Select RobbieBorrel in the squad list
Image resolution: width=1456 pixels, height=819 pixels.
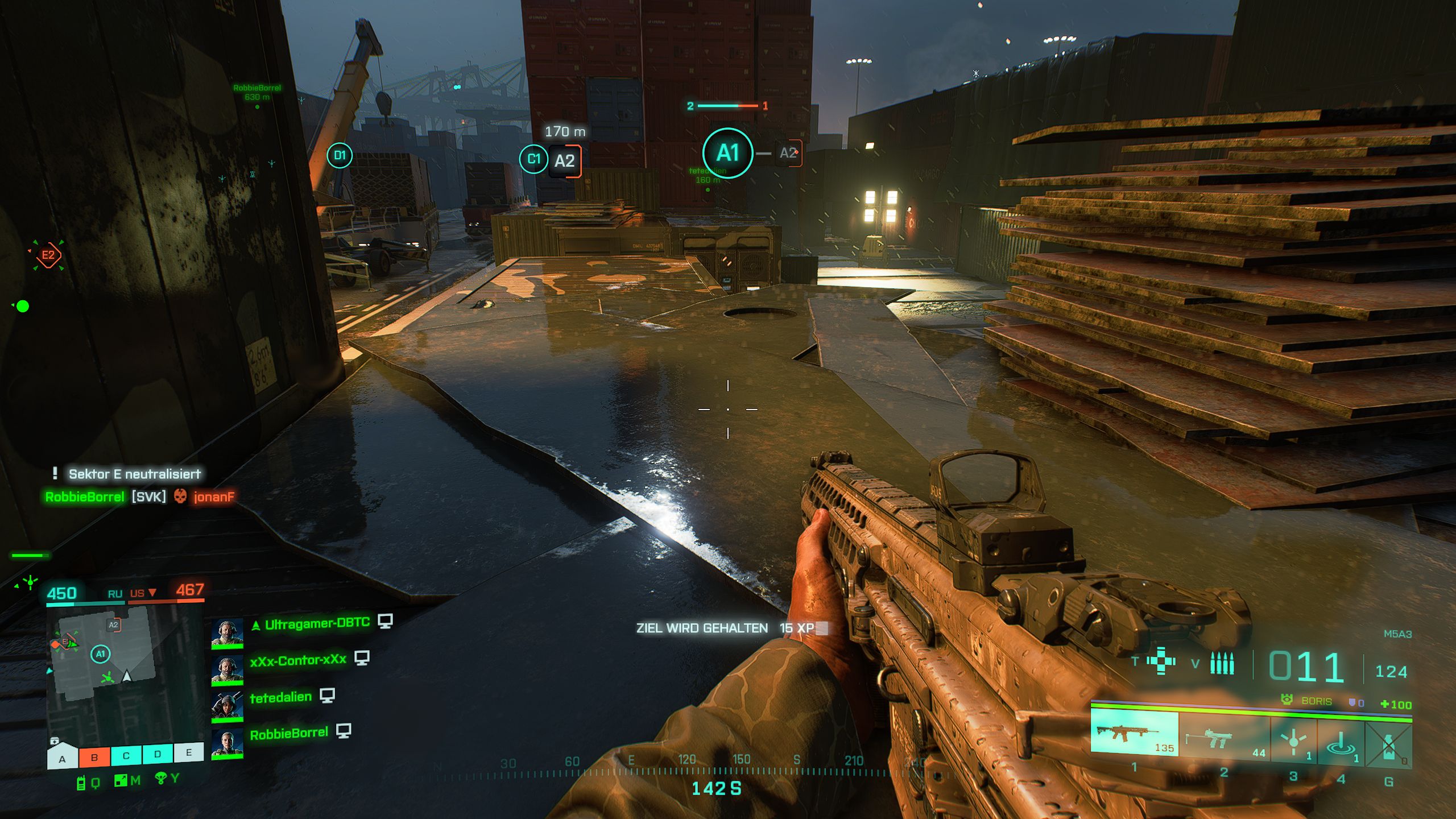pos(289,734)
